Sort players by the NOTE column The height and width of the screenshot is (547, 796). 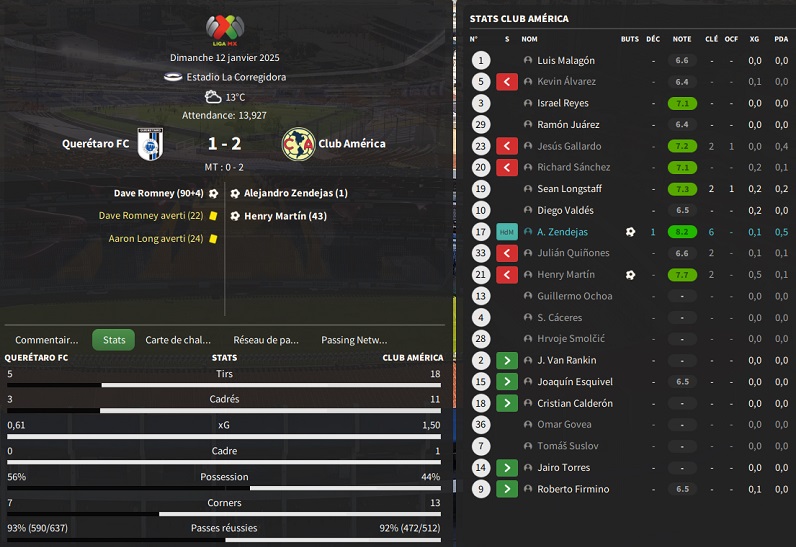[x=682, y=39]
